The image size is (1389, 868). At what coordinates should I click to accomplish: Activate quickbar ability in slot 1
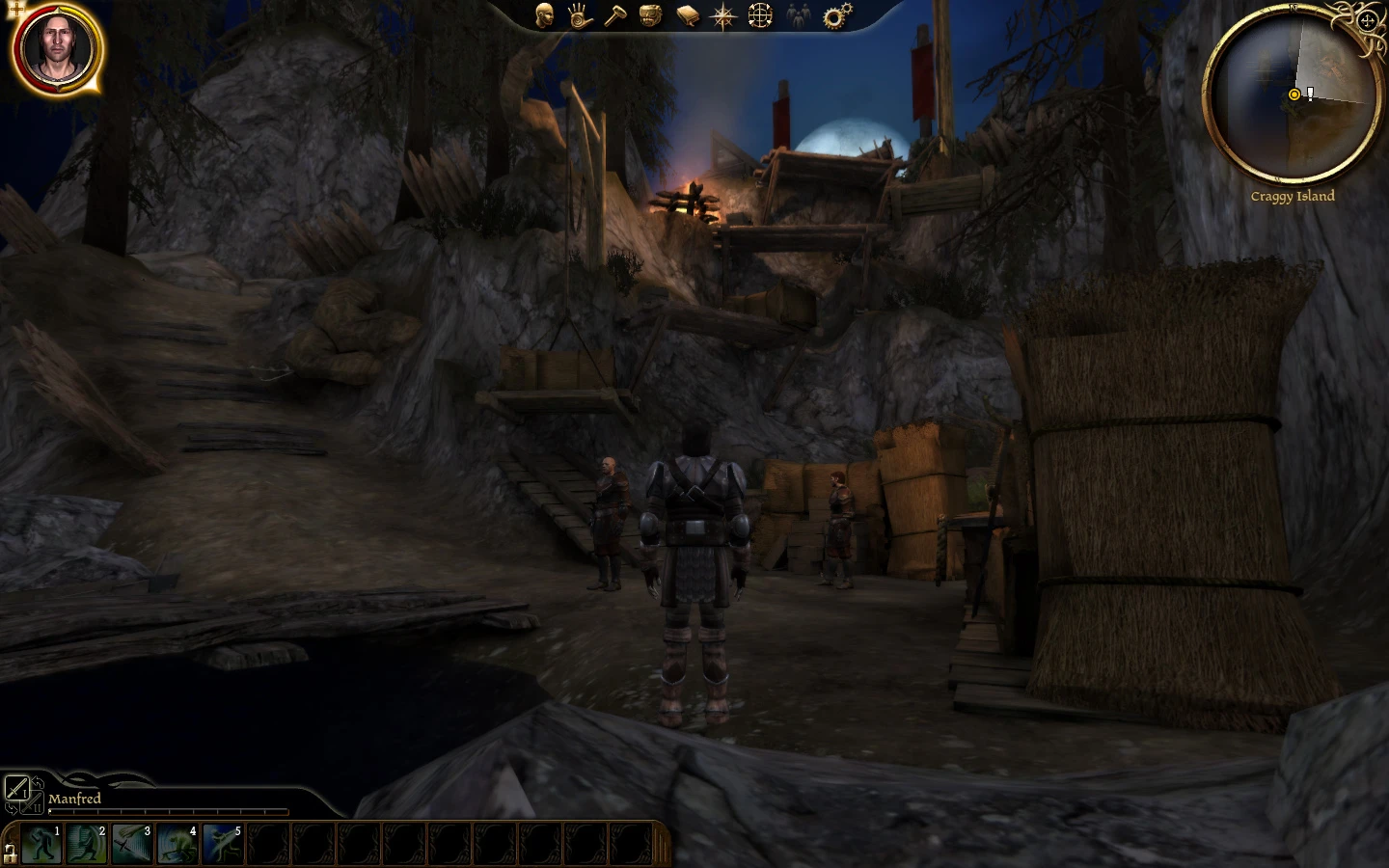click(x=41, y=844)
